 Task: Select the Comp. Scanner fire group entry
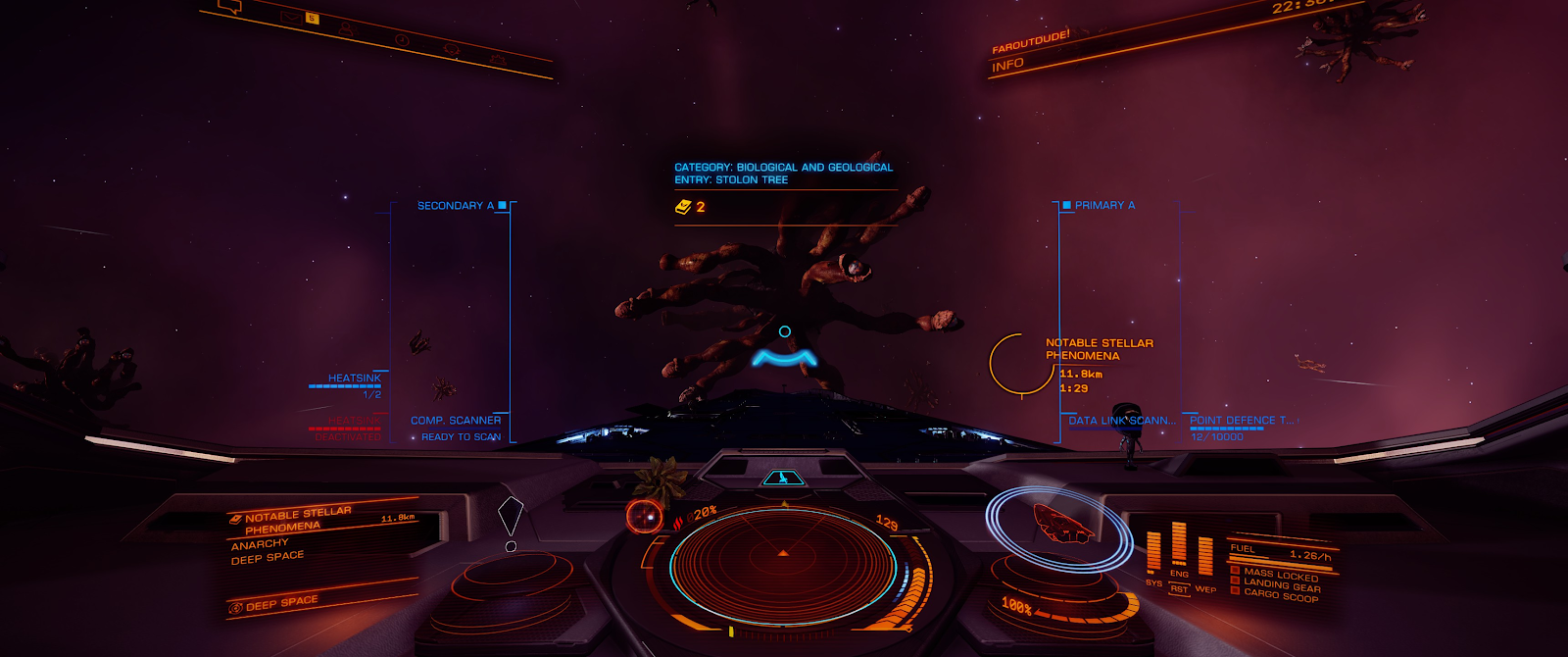(x=456, y=421)
